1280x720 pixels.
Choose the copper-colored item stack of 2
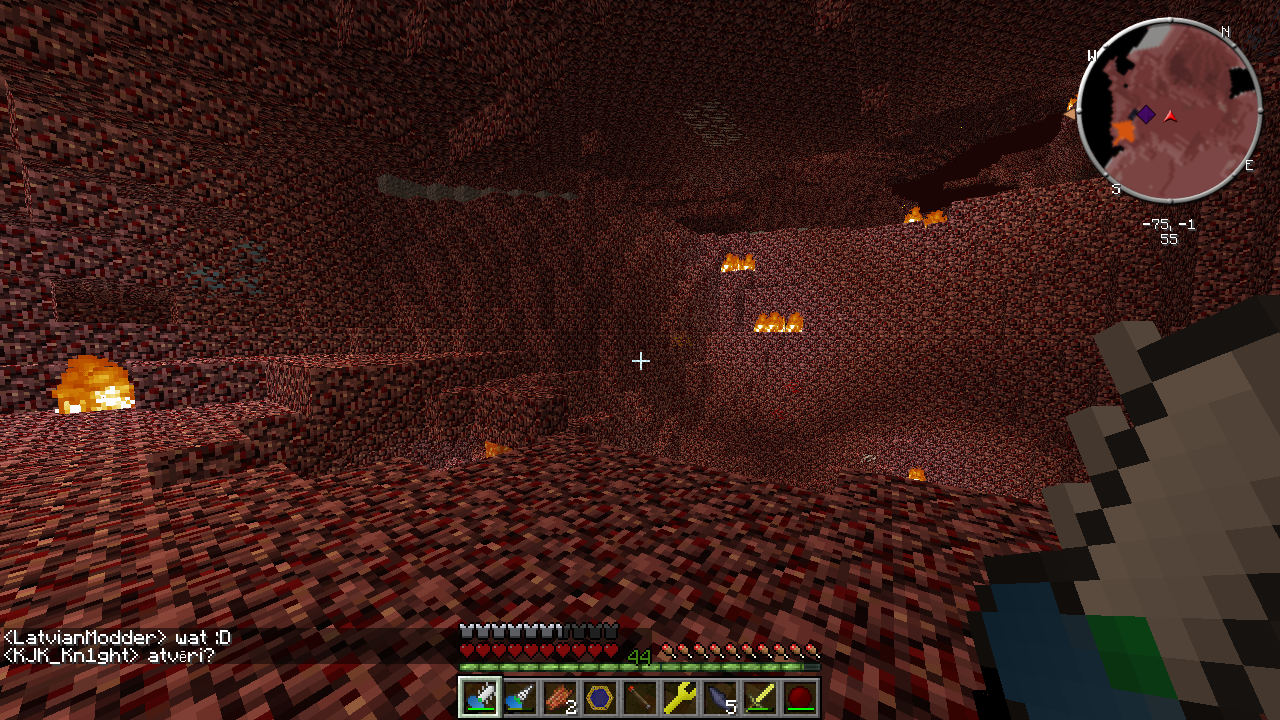[560, 697]
